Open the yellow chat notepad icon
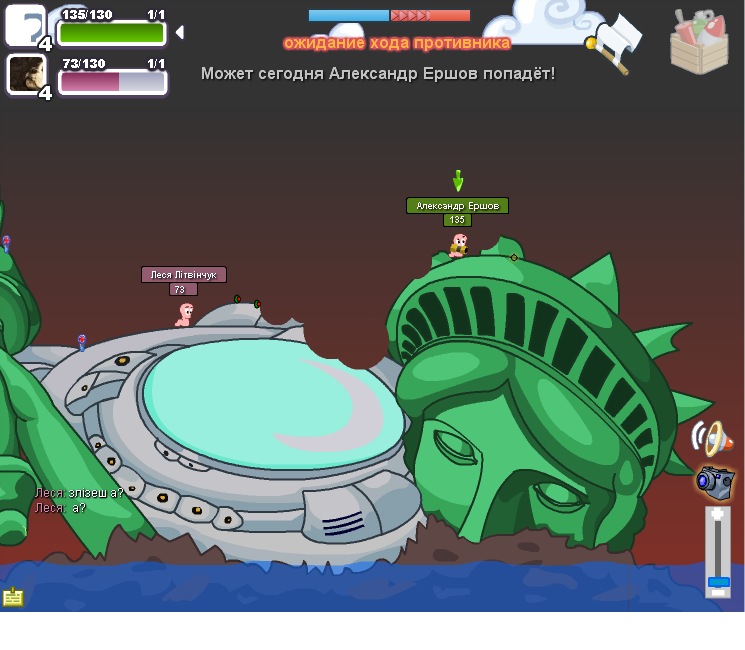The width and height of the screenshot is (745, 650). [x=13, y=597]
